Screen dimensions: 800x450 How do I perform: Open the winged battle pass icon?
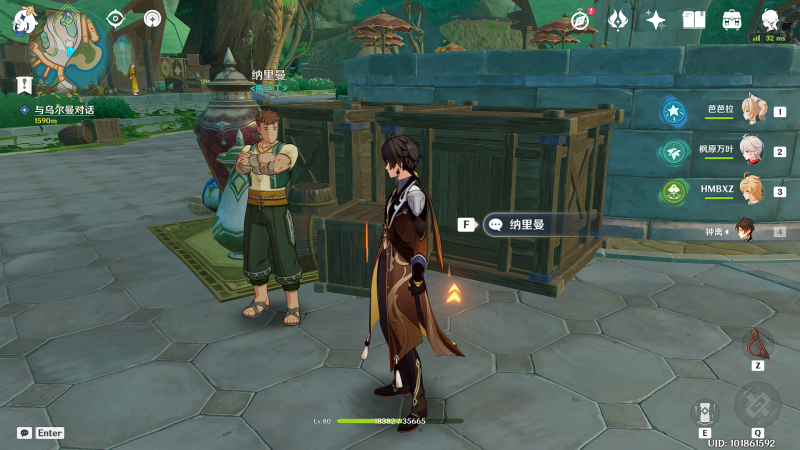click(x=618, y=20)
